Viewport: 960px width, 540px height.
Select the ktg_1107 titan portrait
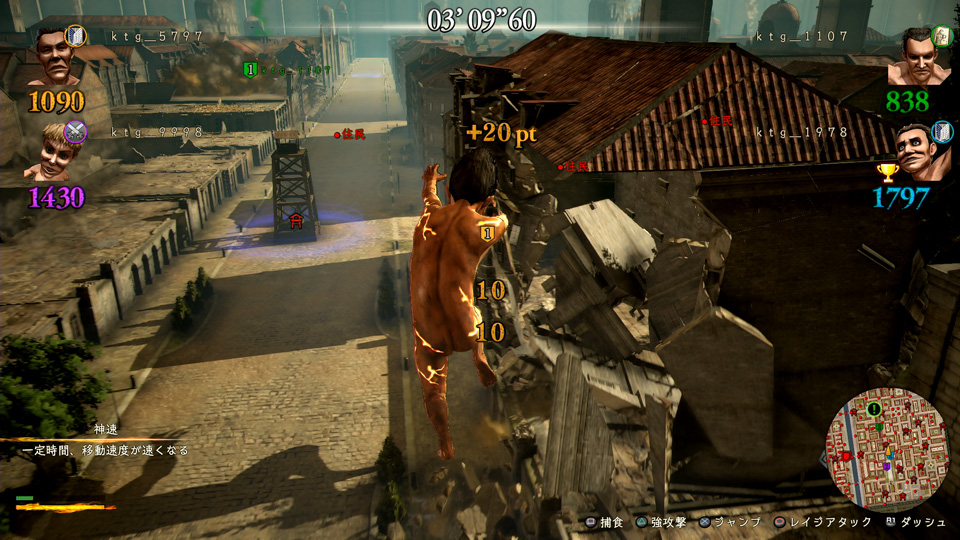point(914,58)
